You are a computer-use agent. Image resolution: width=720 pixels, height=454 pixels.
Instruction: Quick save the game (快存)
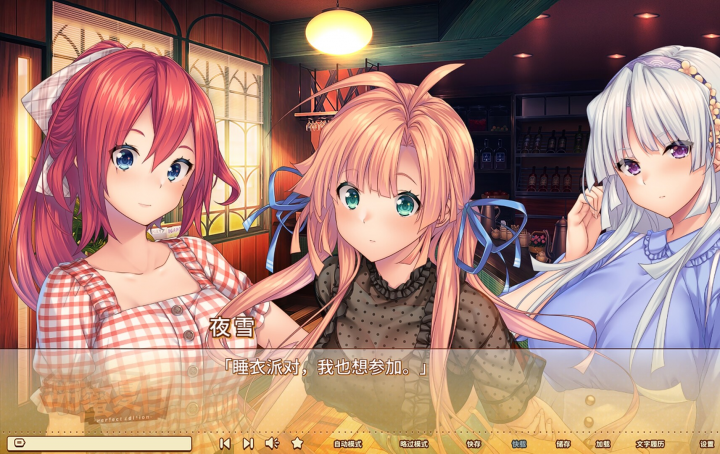[473, 443]
